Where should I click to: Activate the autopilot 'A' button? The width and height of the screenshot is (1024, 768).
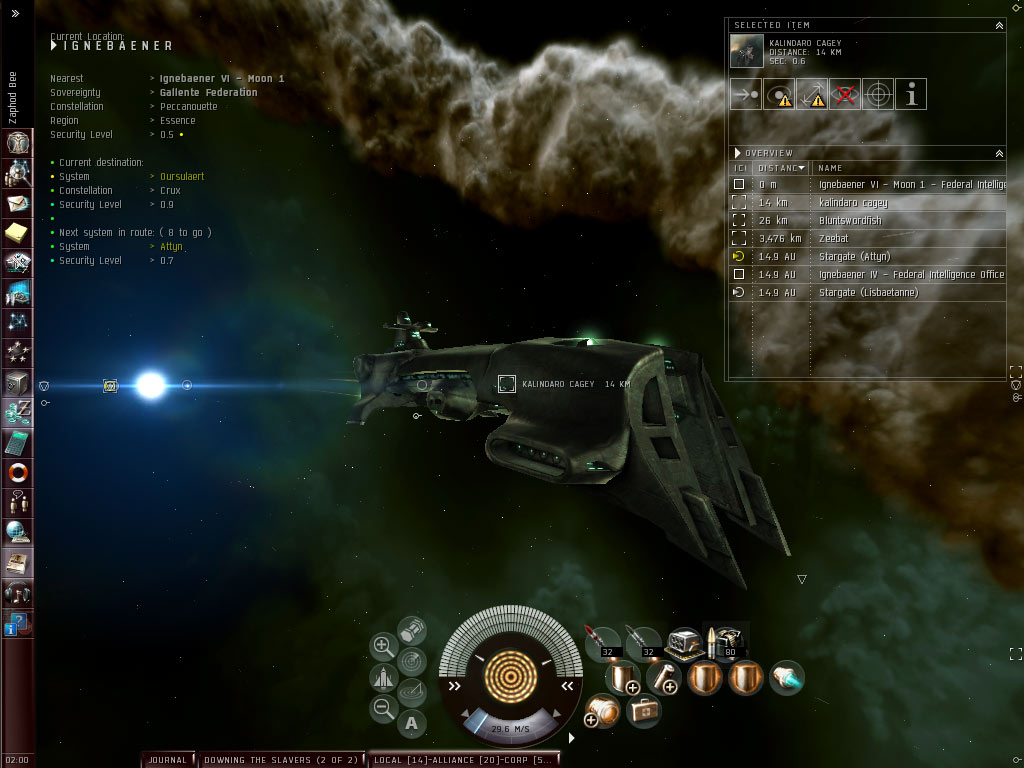pos(412,722)
